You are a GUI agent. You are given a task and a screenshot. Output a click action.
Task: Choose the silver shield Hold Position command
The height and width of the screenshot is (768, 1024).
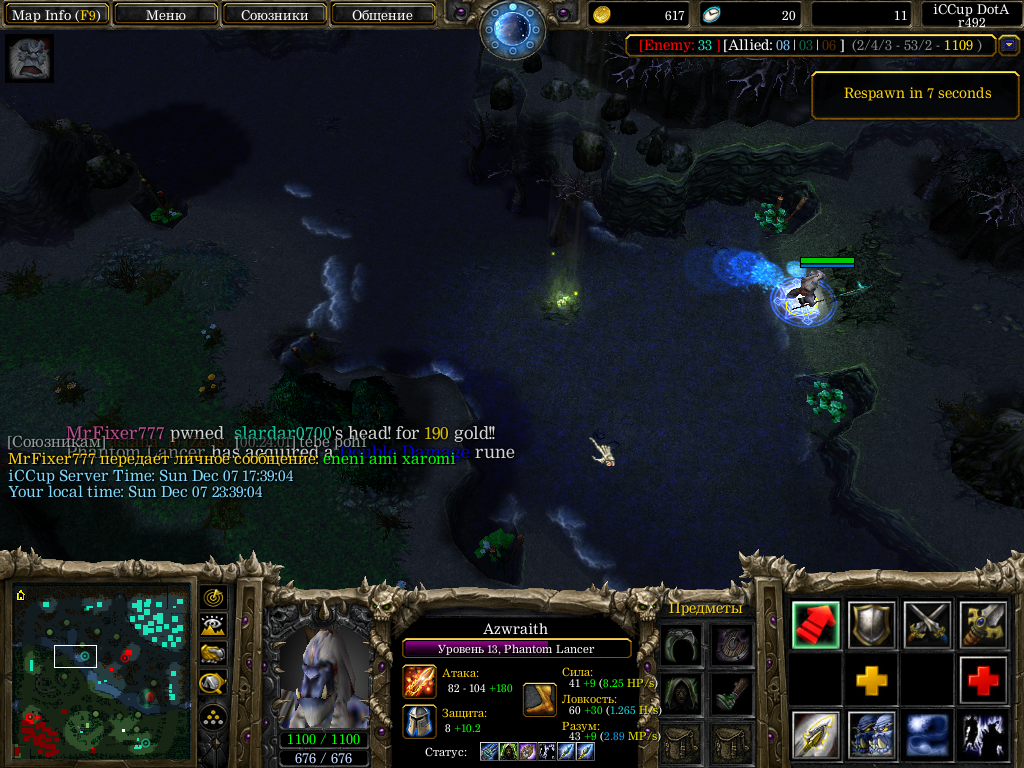pos(871,625)
